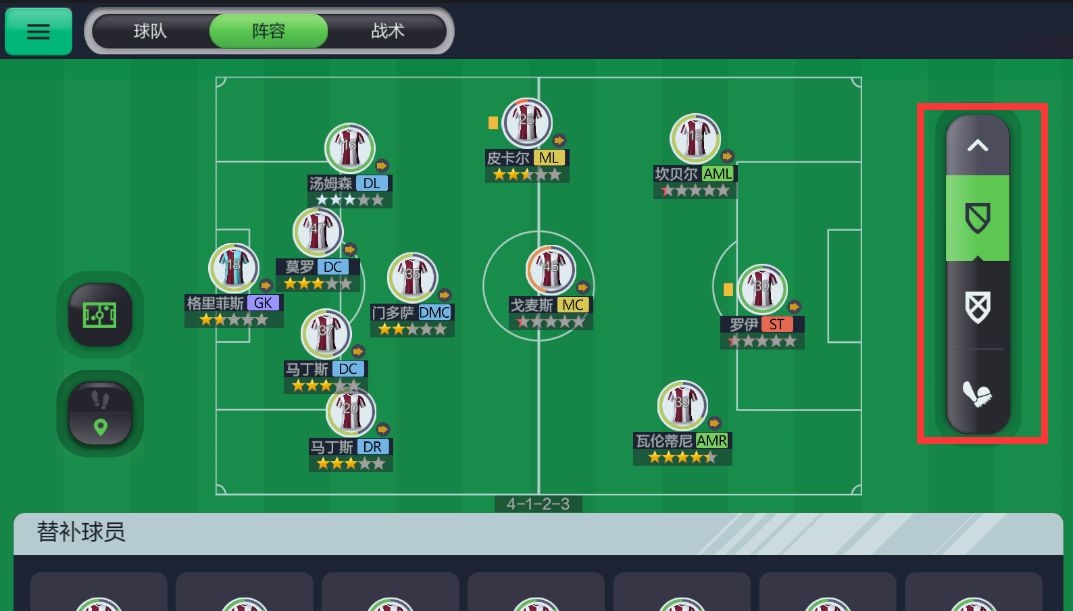
Task: Select the 阵容 tab
Action: tap(268, 31)
